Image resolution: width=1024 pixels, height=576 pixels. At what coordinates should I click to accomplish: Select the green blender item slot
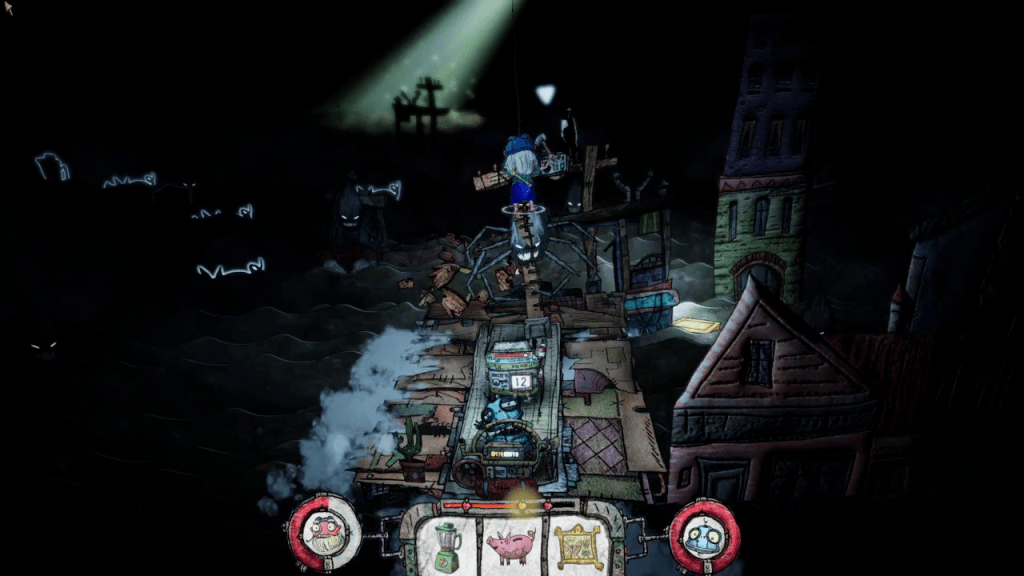click(447, 545)
